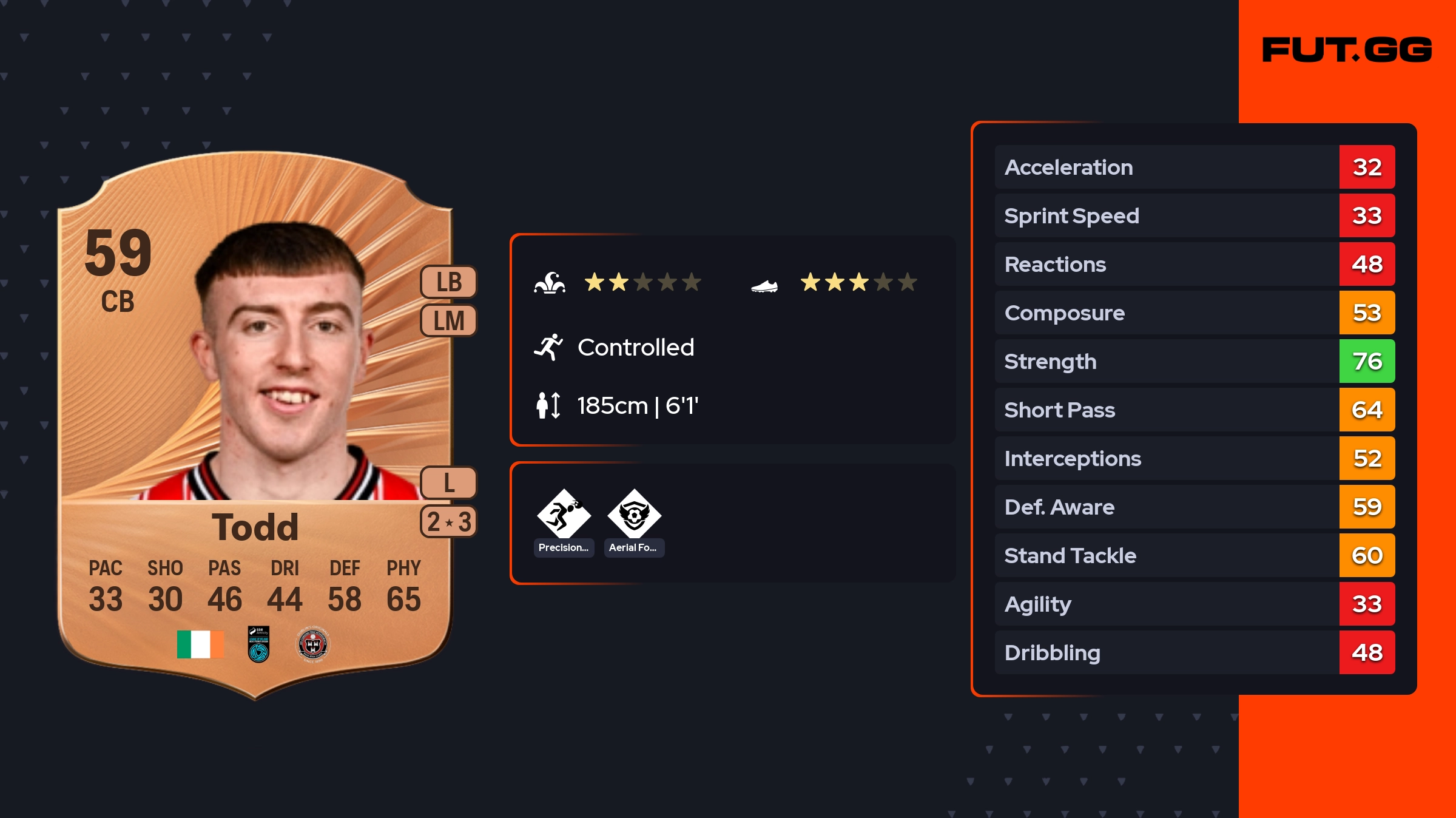Select the club crest on the card
The image size is (1456, 818).
tap(312, 644)
